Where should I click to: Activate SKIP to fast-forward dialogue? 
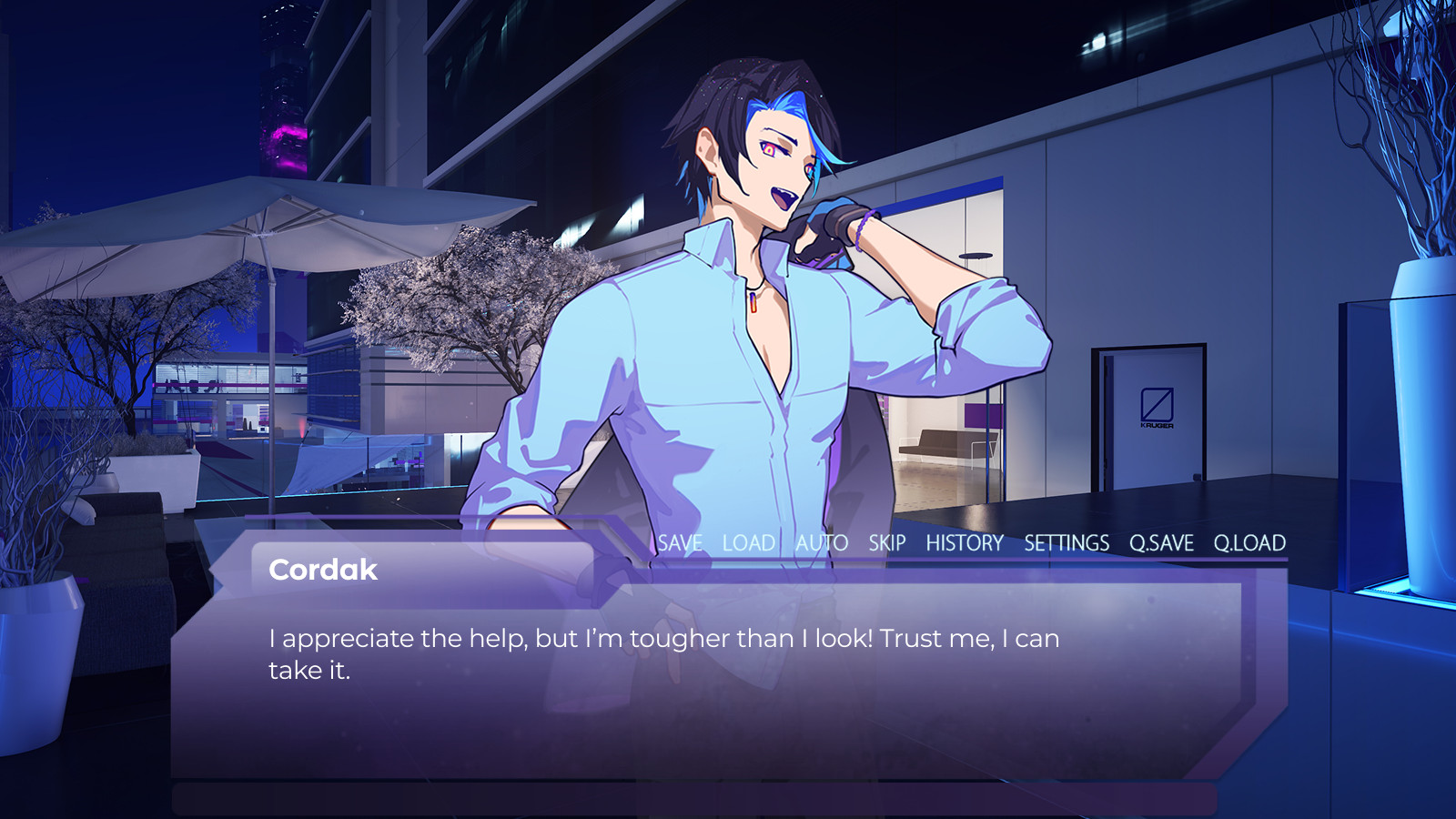click(886, 543)
